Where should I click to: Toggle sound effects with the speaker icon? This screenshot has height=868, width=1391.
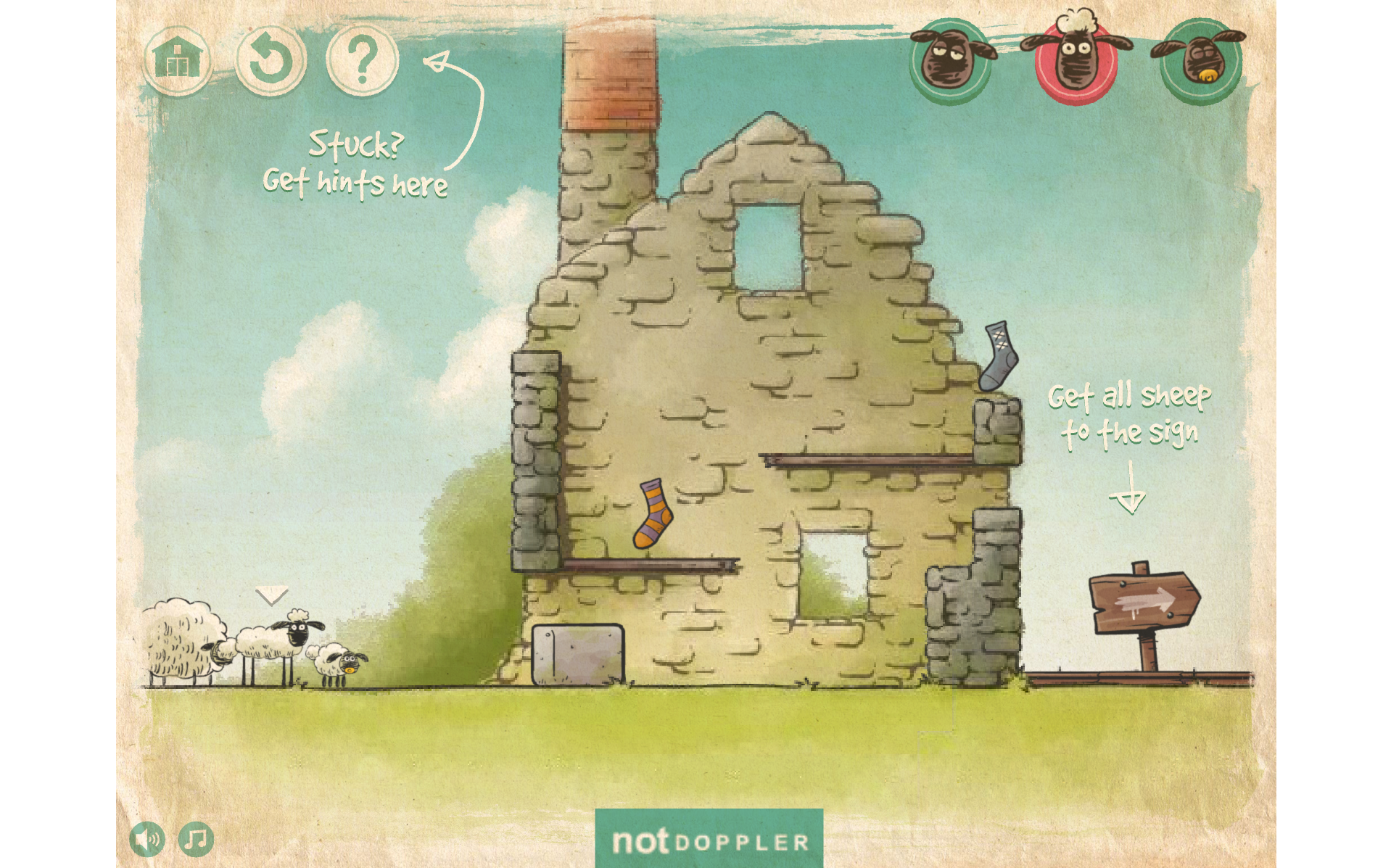pyautogui.click(x=147, y=840)
